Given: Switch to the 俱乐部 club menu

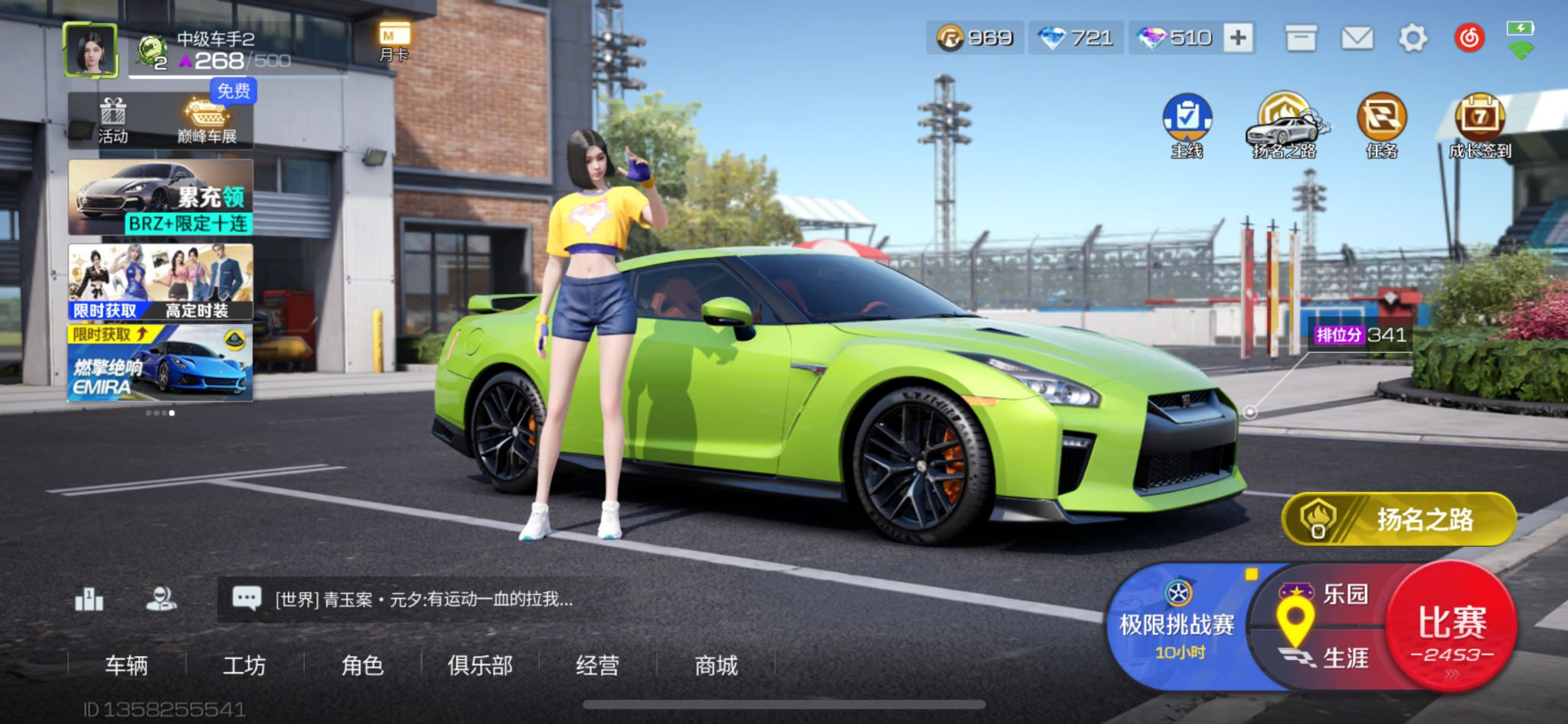Looking at the screenshot, I should click(480, 665).
